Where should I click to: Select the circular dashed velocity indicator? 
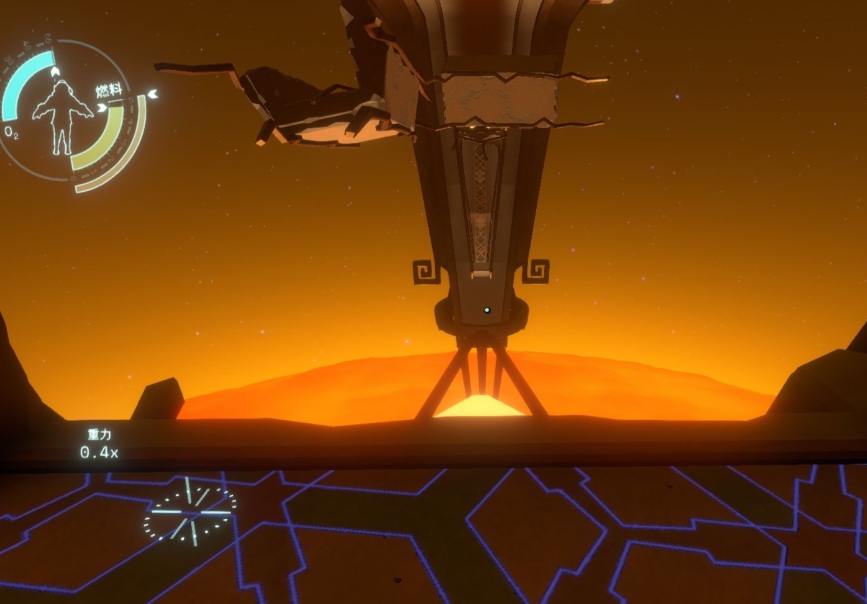[190, 512]
